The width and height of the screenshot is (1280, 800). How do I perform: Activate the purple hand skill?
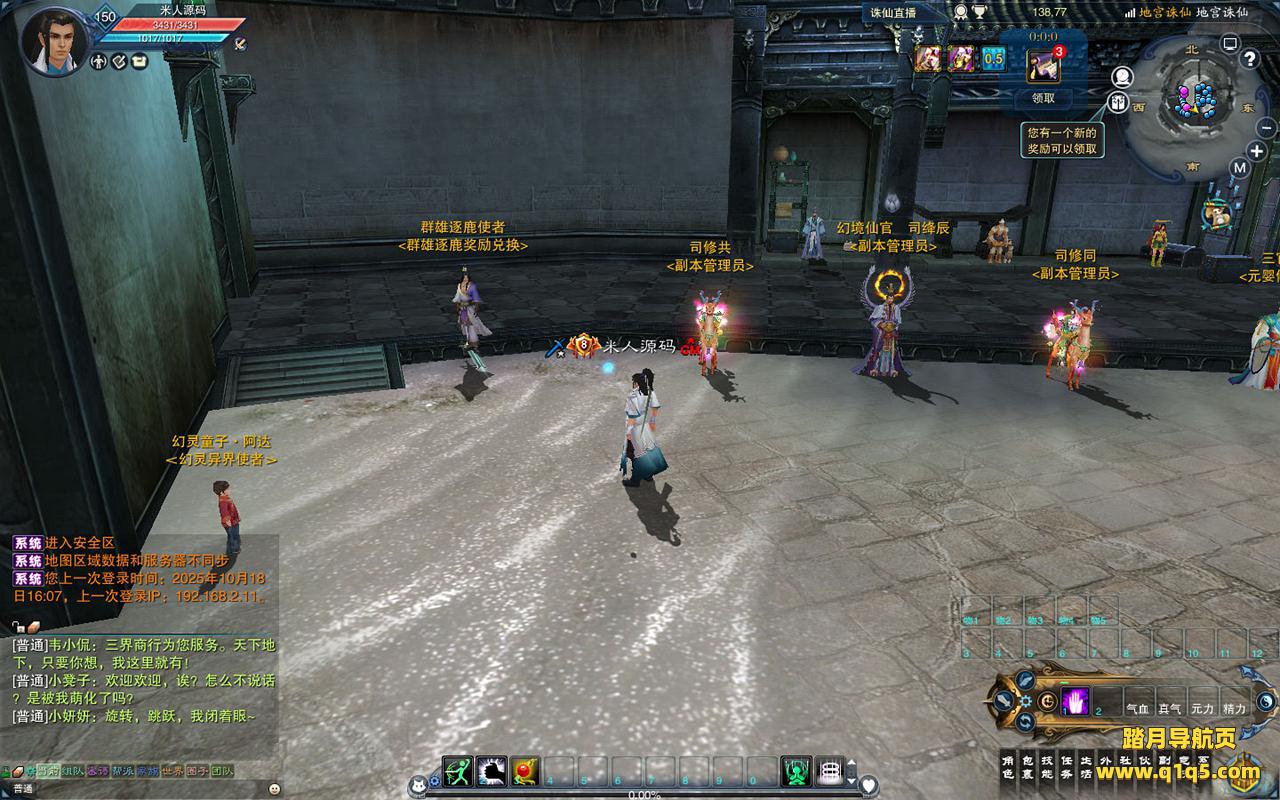[1075, 701]
